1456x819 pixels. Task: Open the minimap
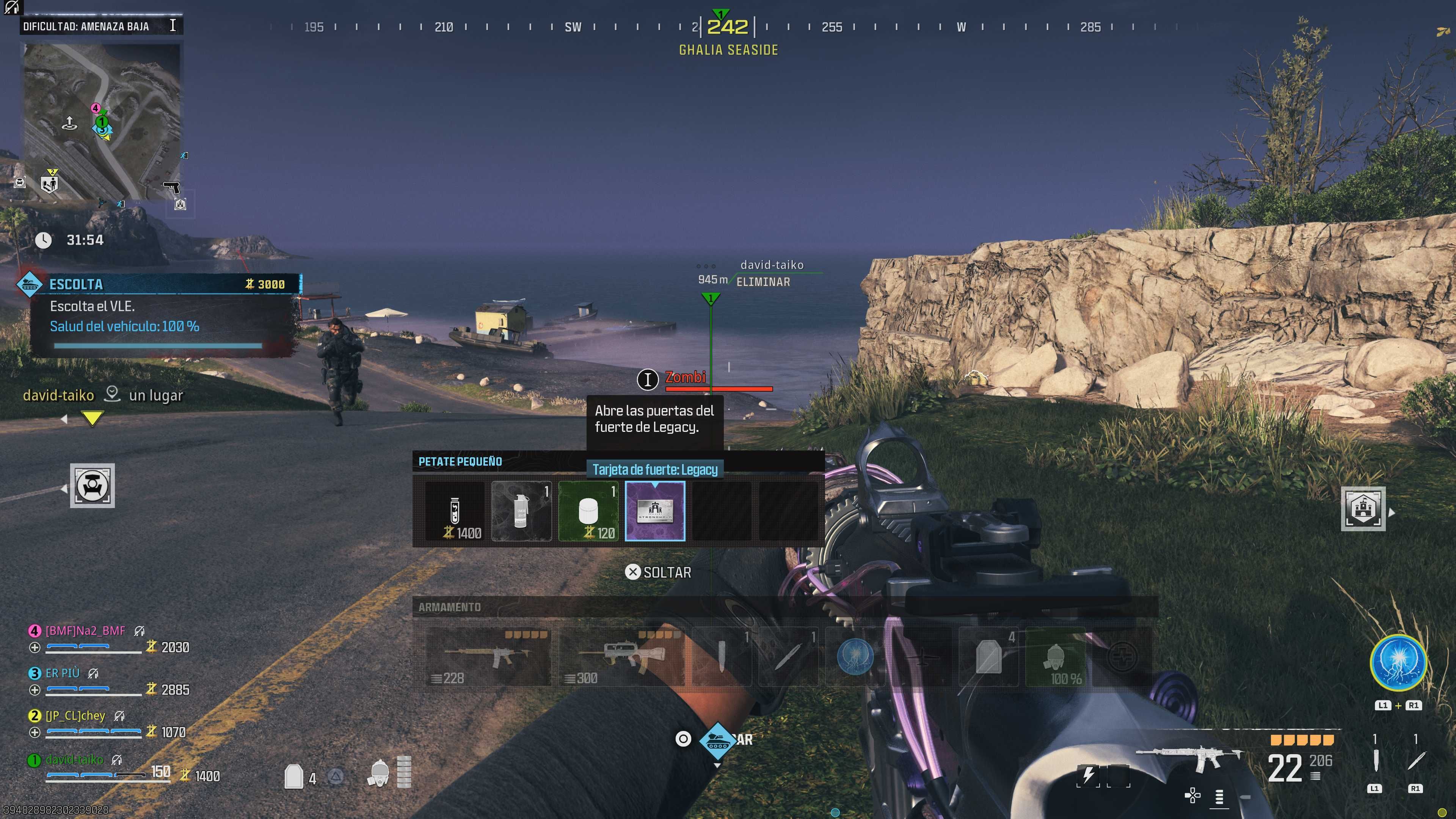click(102, 121)
